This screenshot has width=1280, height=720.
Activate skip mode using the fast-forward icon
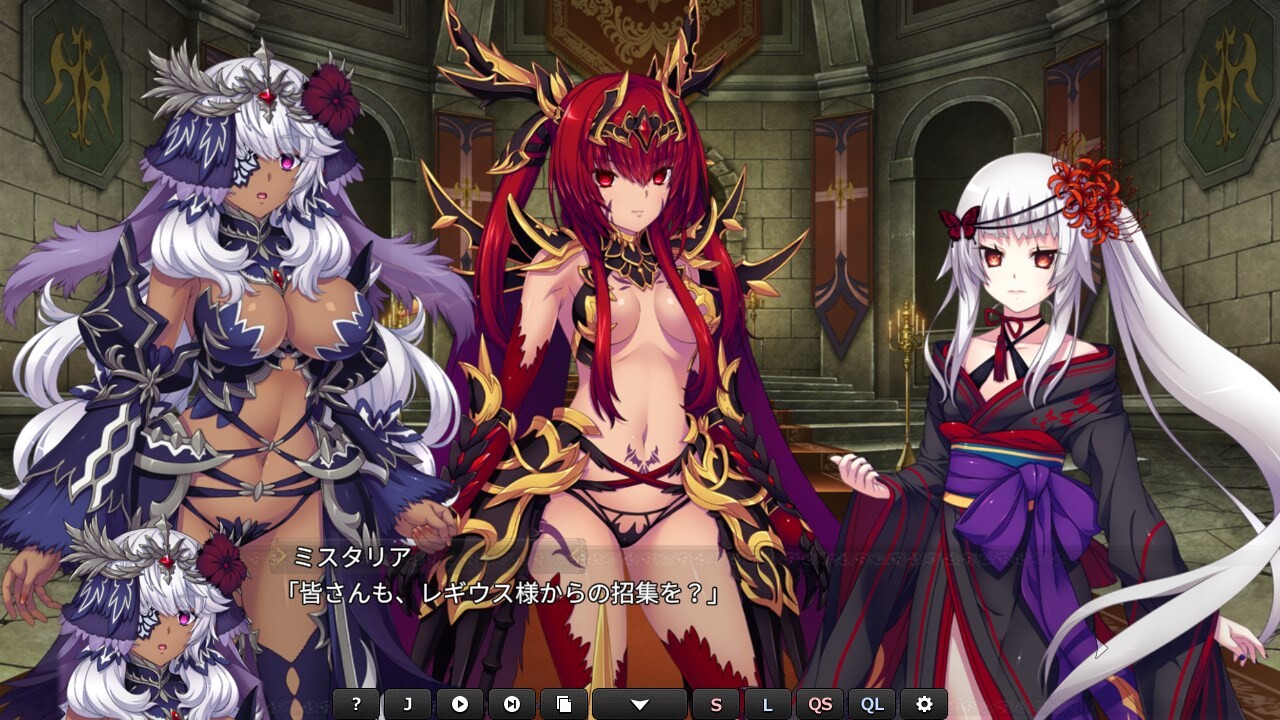pos(514,703)
